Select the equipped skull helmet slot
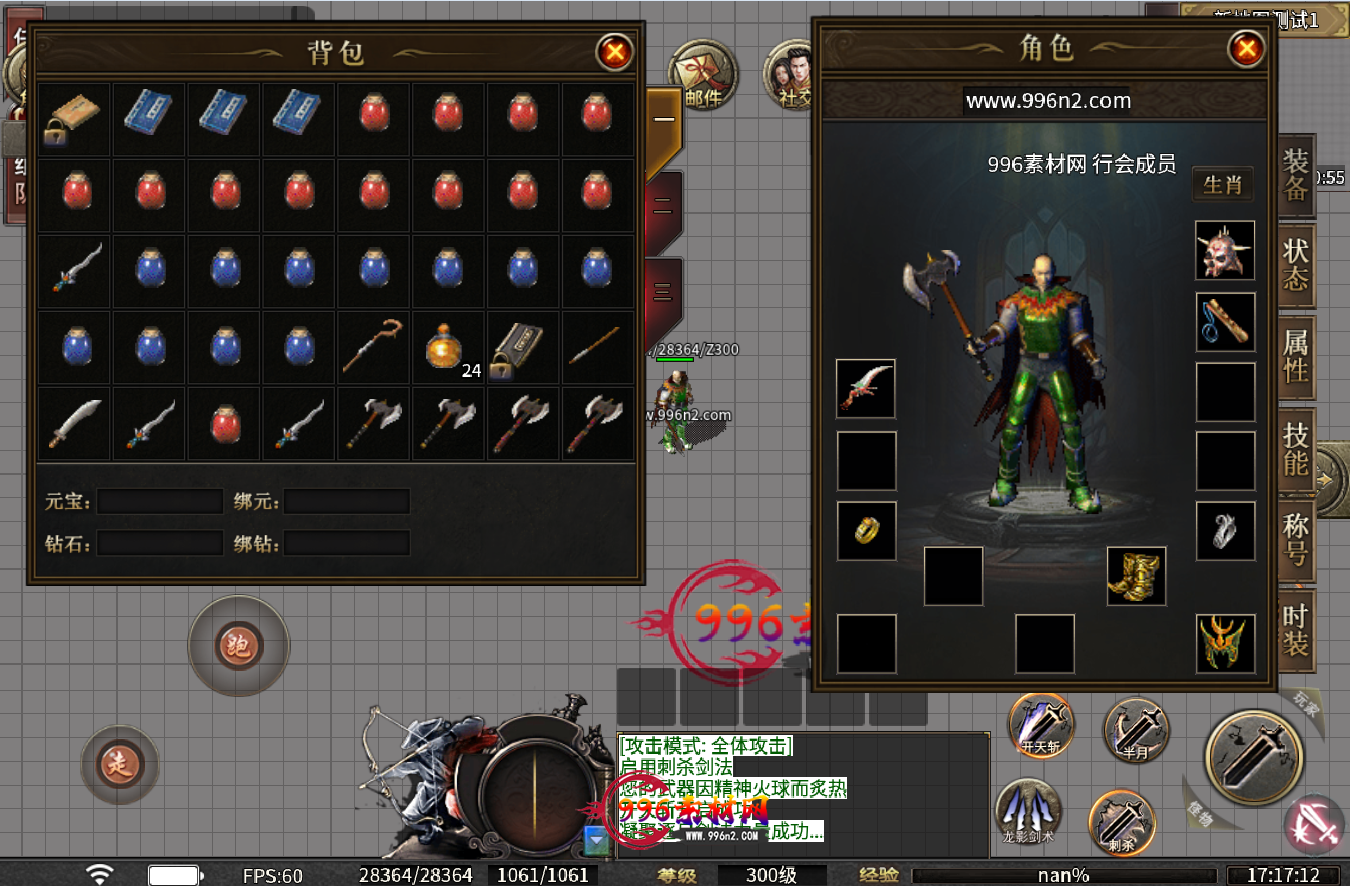Viewport: 1350px width, 886px height. point(1225,251)
